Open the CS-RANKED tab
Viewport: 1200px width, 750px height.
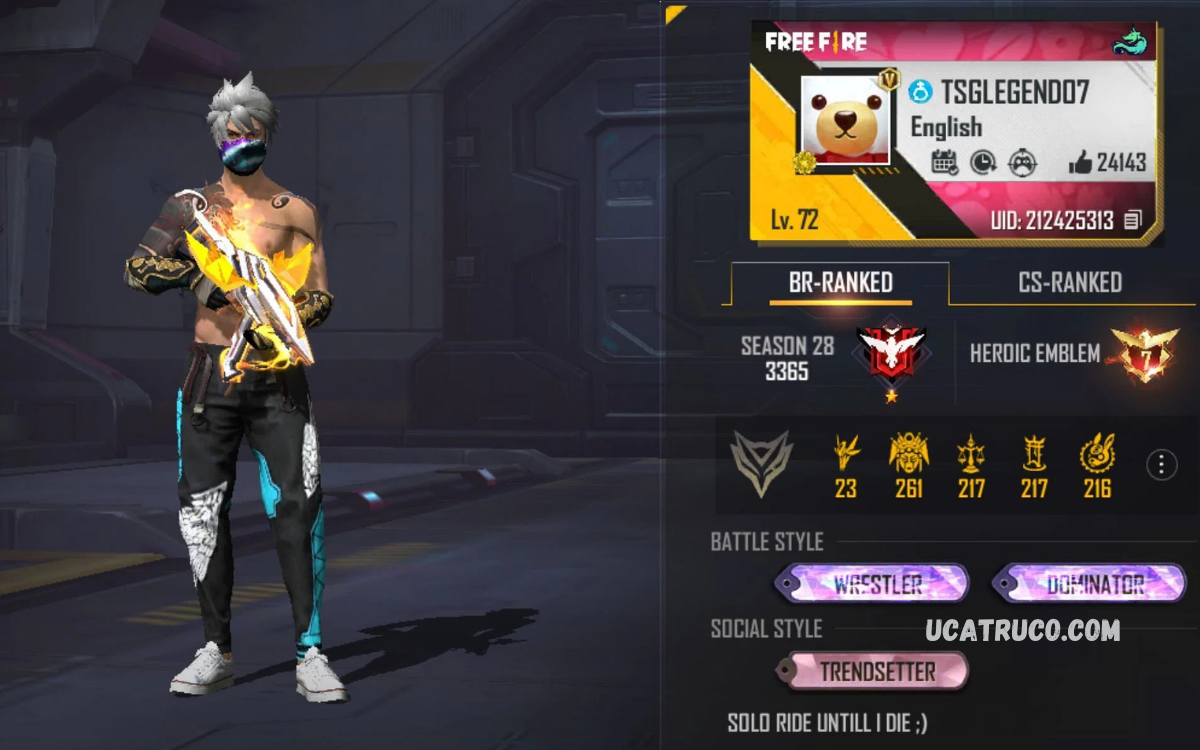[1069, 283]
